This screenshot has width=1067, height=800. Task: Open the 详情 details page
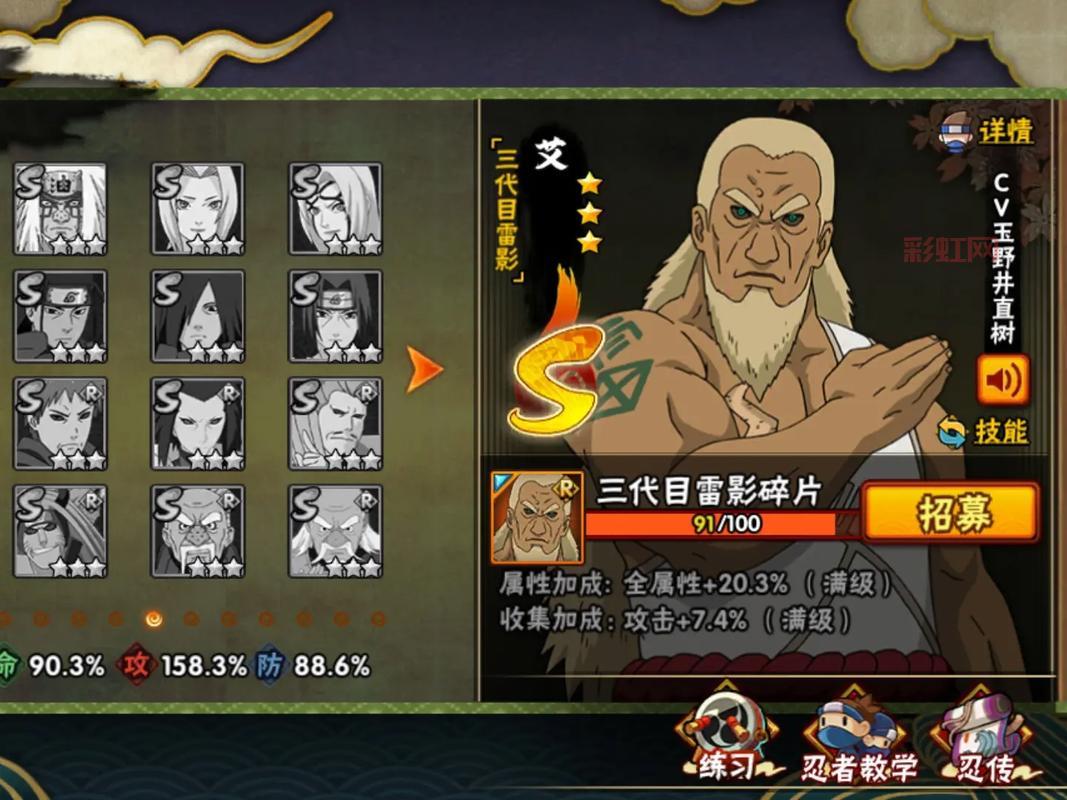(988, 131)
